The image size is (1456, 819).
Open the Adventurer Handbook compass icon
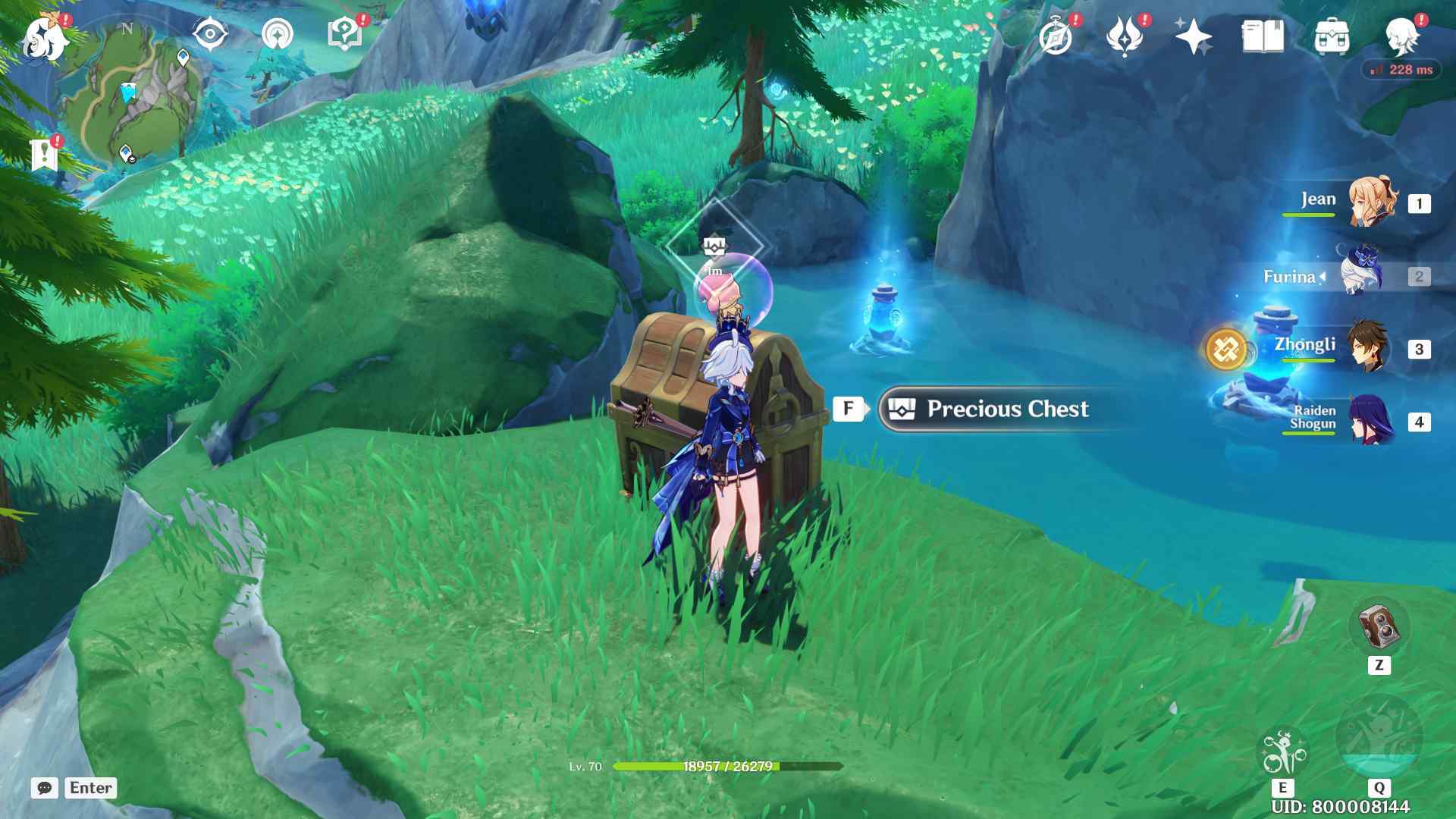[1056, 36]
